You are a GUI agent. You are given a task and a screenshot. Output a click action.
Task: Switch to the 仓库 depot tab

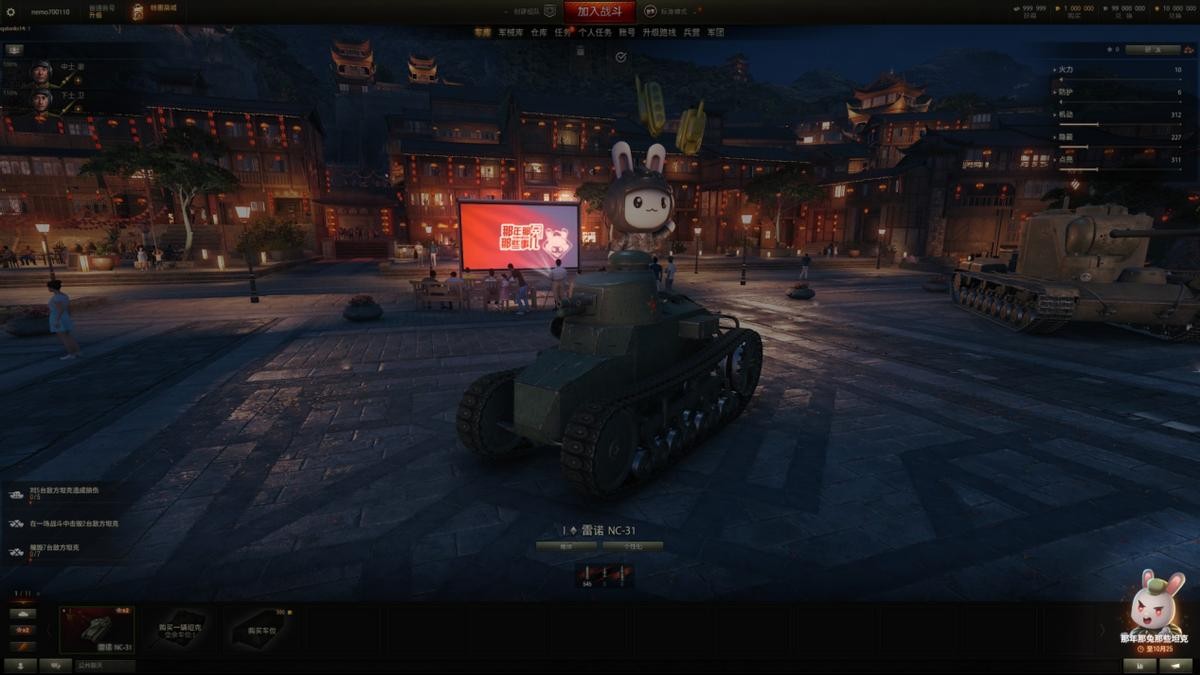pos(539,32)
